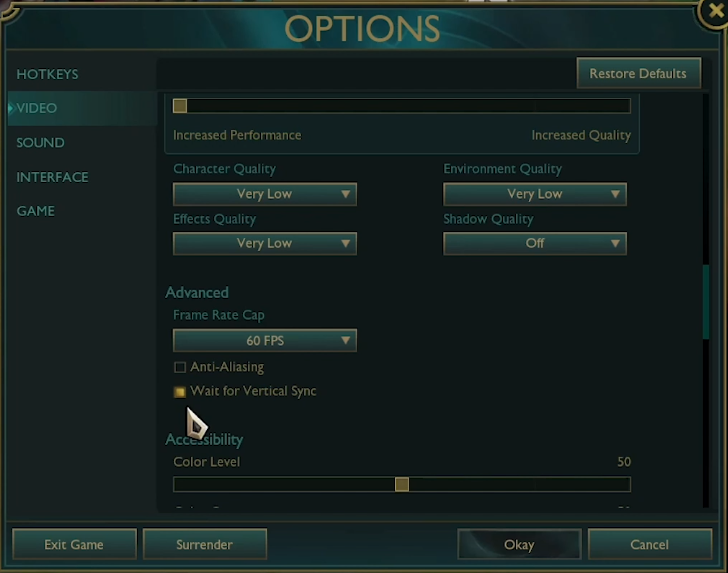The width and height of the screenshot is (728, 573).
Task: Cancel the options changes
Action: click(649, 544)
